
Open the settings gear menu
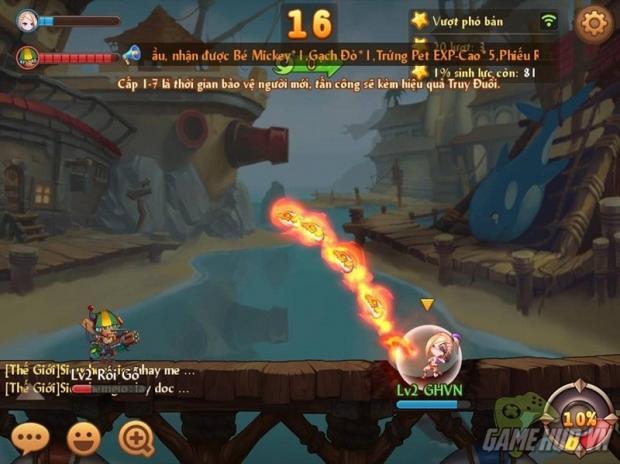tap(592, 22)
